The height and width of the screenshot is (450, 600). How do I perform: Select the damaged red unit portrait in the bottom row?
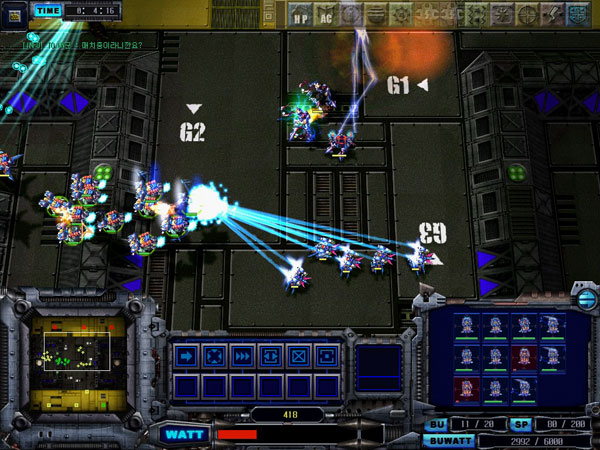[467, 388]
